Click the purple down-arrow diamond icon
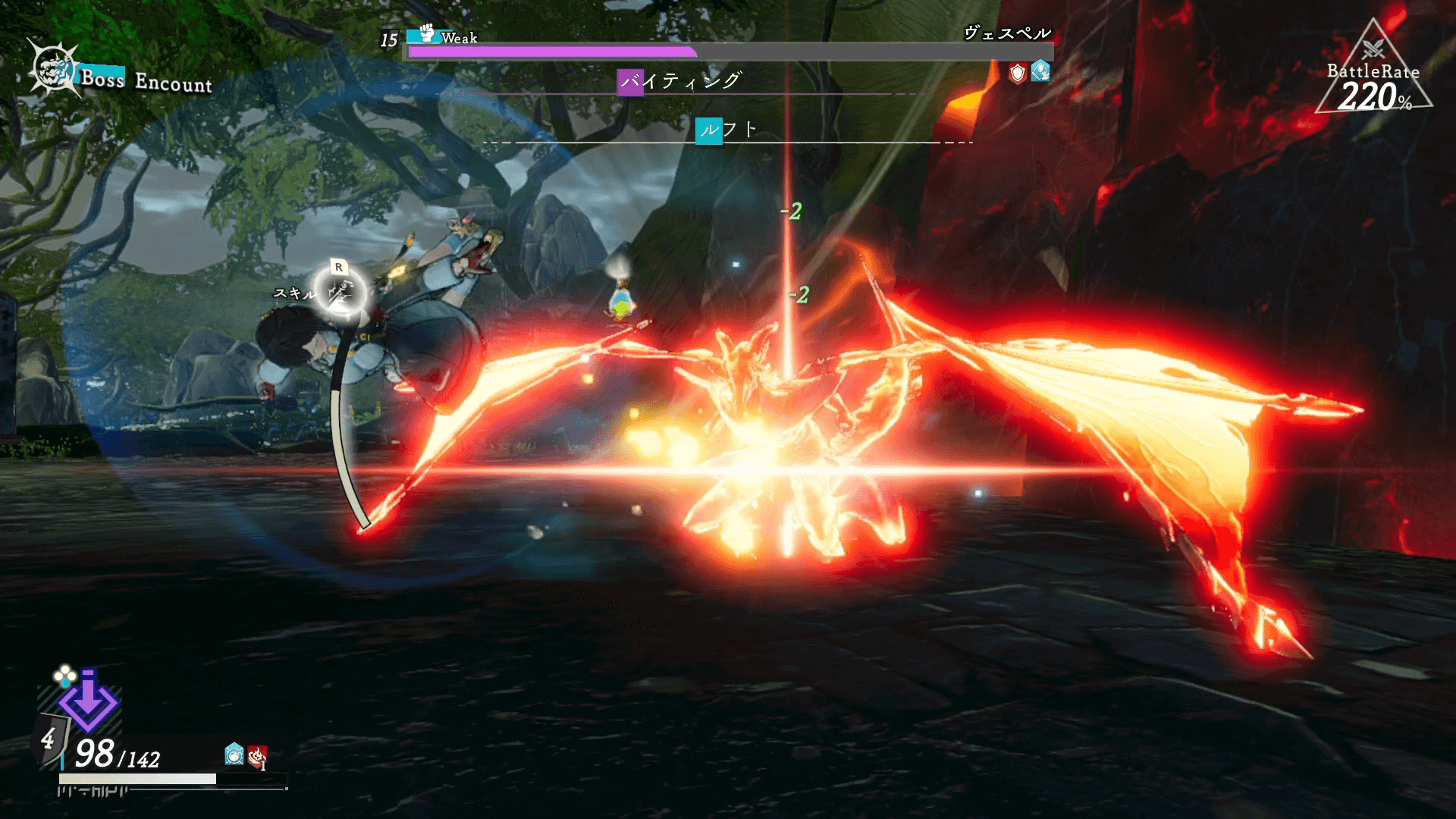 (89, 701)
